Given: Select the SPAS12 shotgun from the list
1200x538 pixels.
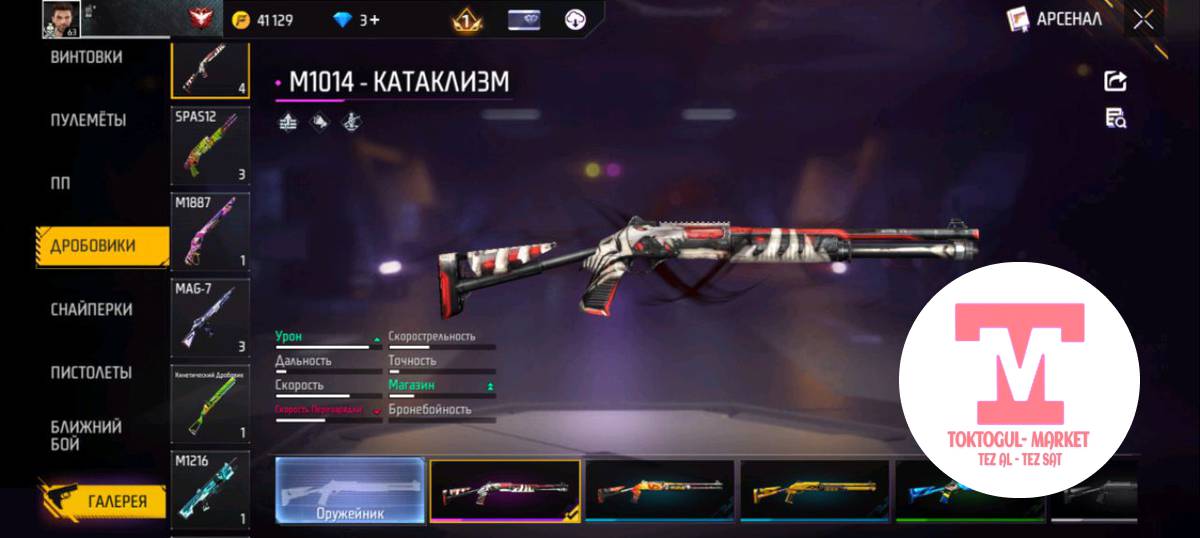Looking at the screenshot, I should coord(210,145).
